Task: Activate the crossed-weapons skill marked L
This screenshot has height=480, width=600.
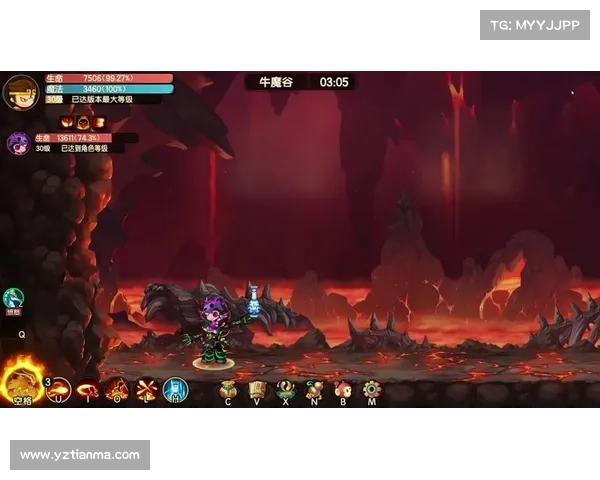Action: pyautogui.click(x=146, y=389)
